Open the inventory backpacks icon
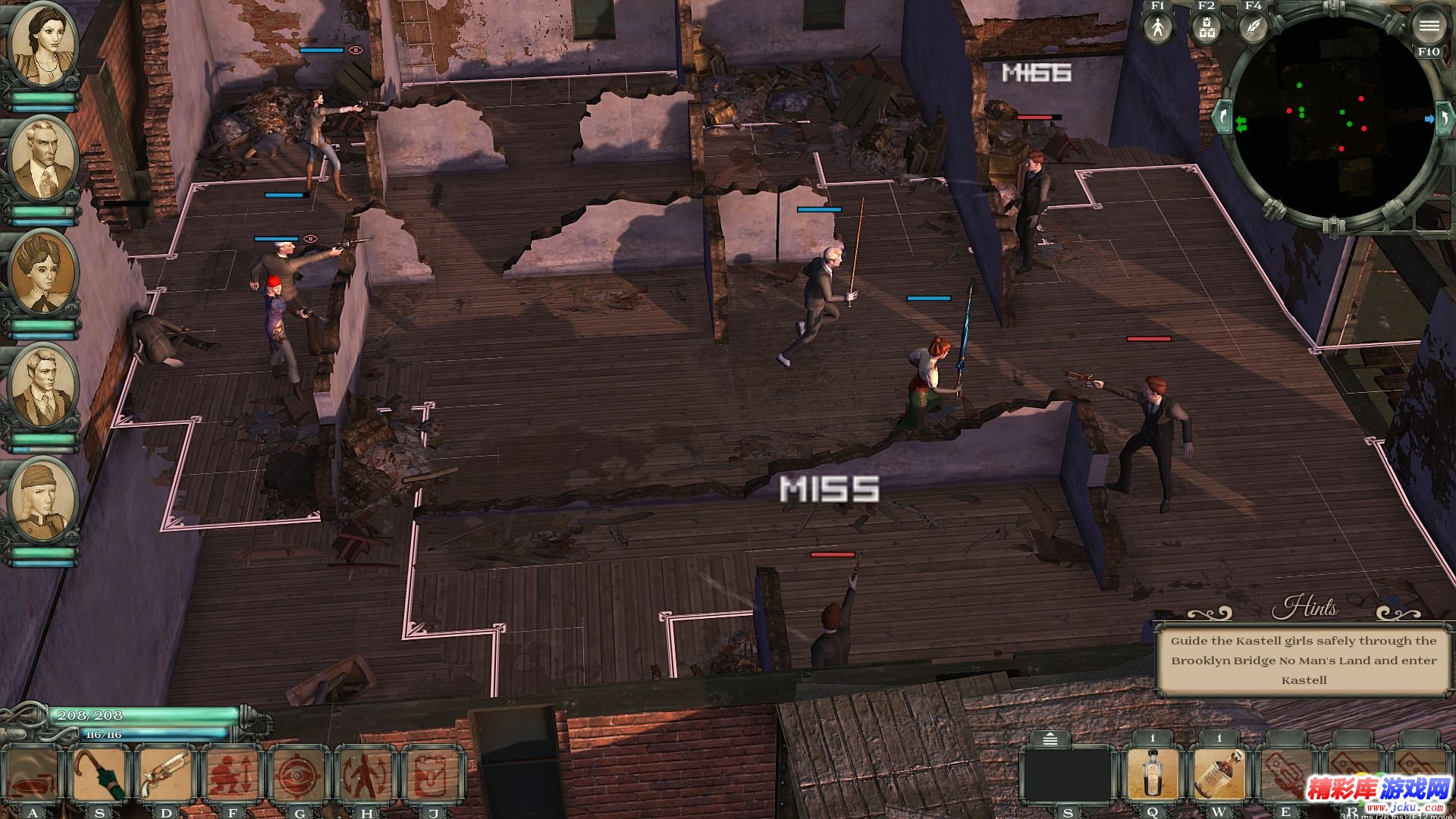The image size is (1456, 819). 1206,28
